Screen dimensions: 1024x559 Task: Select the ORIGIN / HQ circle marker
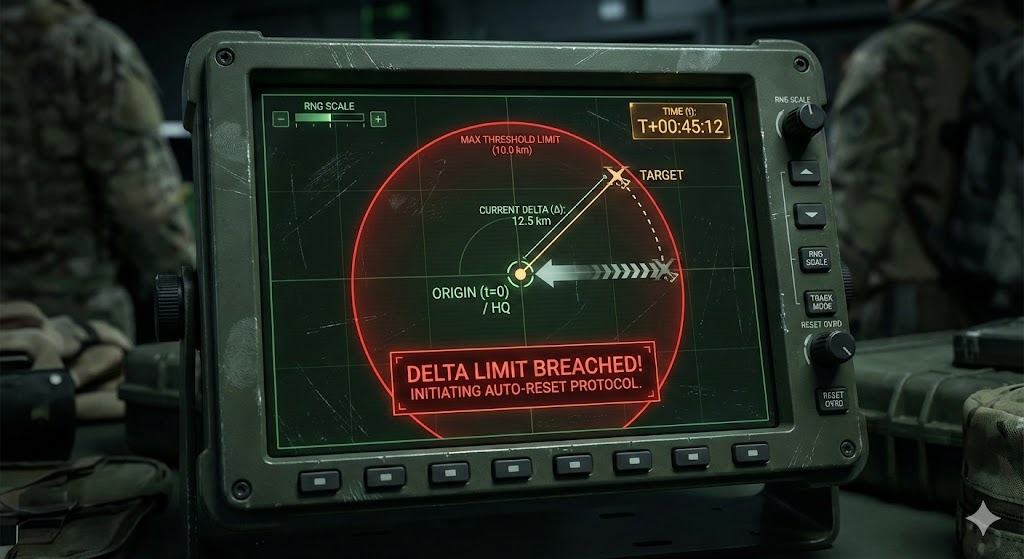point(519,272)
